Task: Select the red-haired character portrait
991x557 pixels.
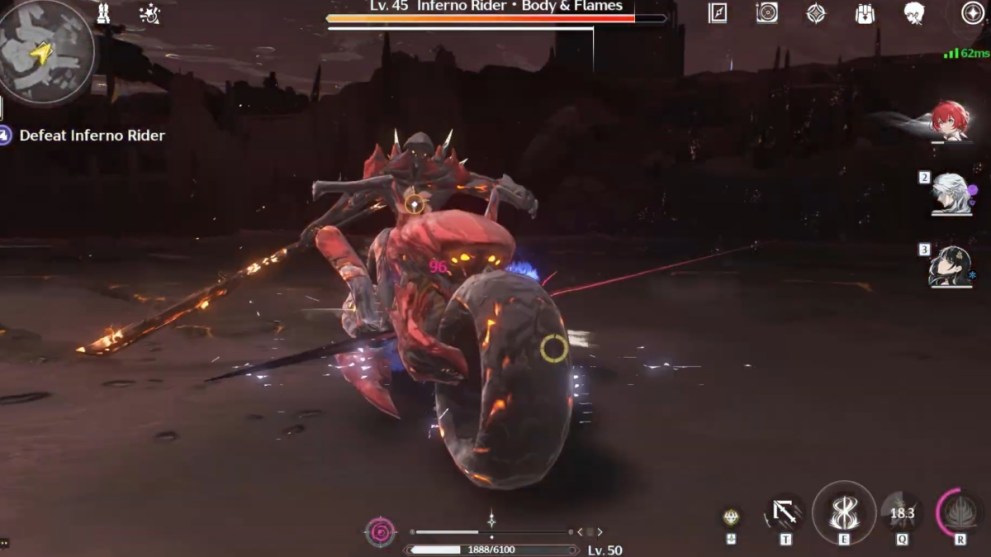Action: click(950, 120)
